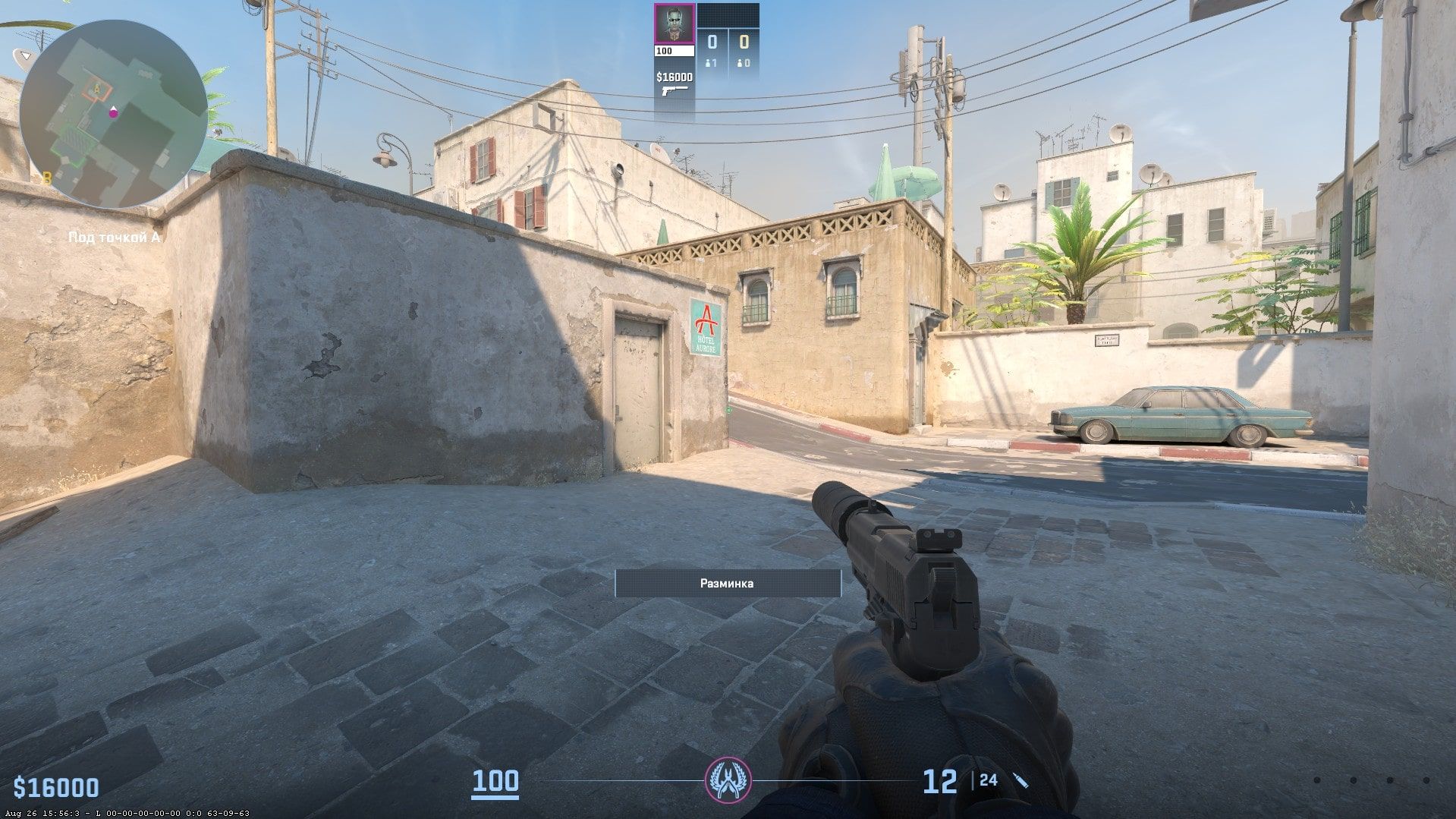Click the pistol icon under the avatar
Screen dimensions: 1456x819
pyautogui.click(x=674, y=90)
